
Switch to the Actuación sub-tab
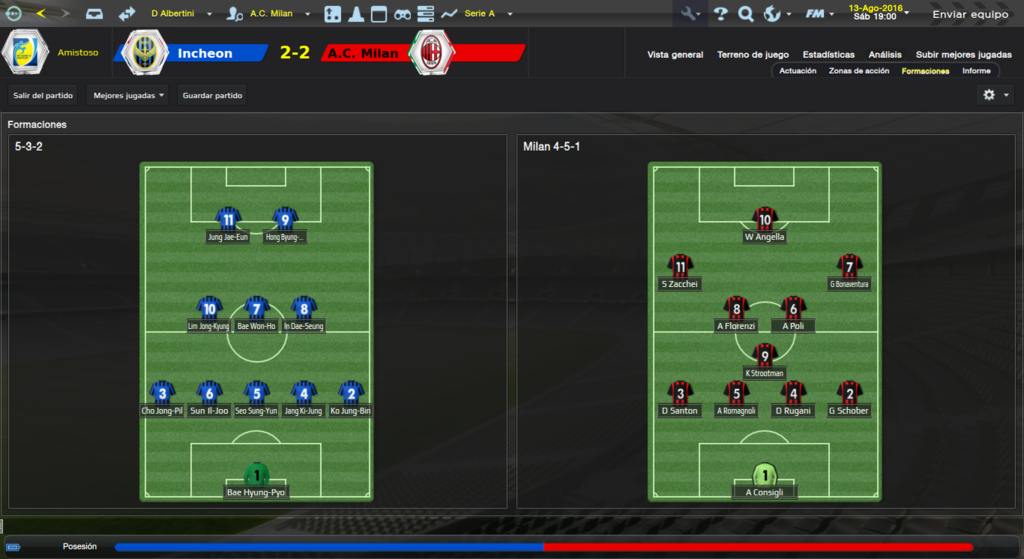(798, 71)
